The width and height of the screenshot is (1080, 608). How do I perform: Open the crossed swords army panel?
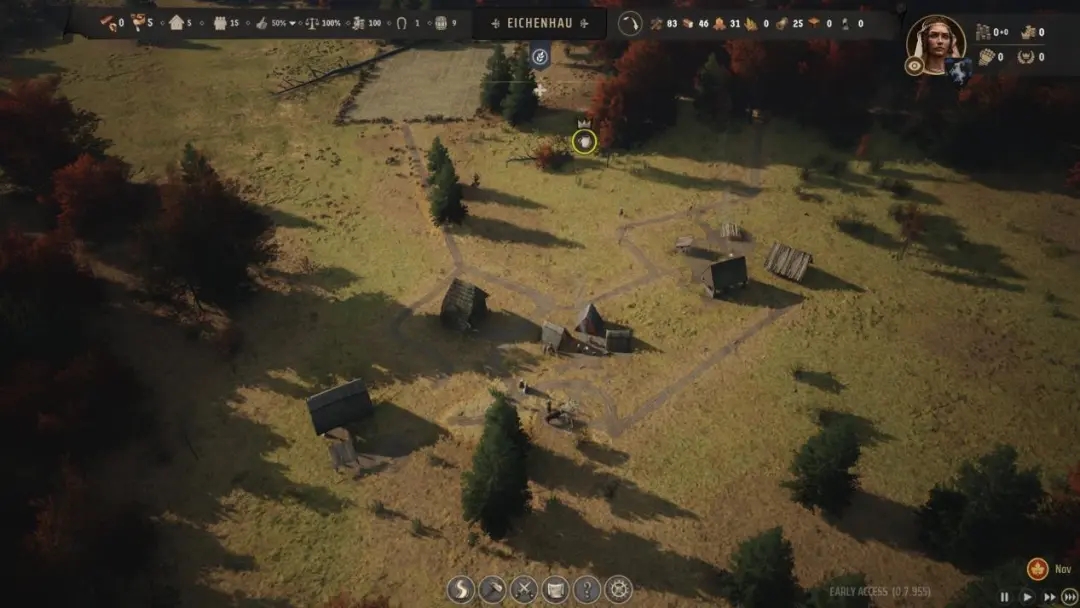pyautogui.click(x=524, y=589)
